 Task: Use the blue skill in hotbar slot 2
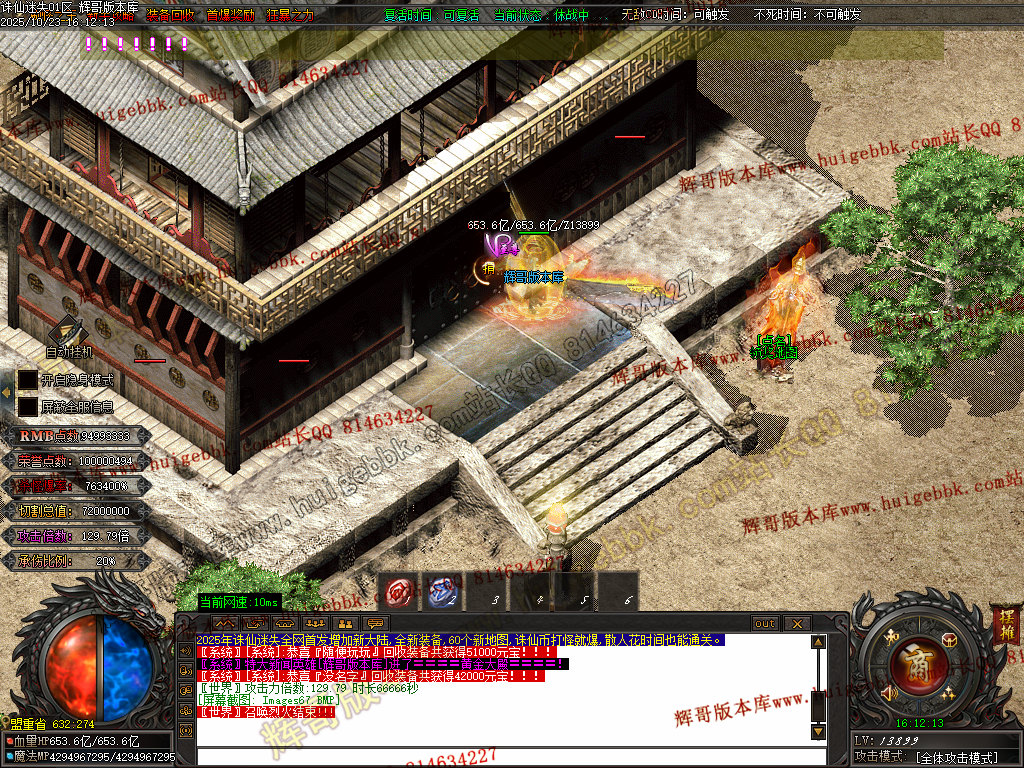(444, 593)
